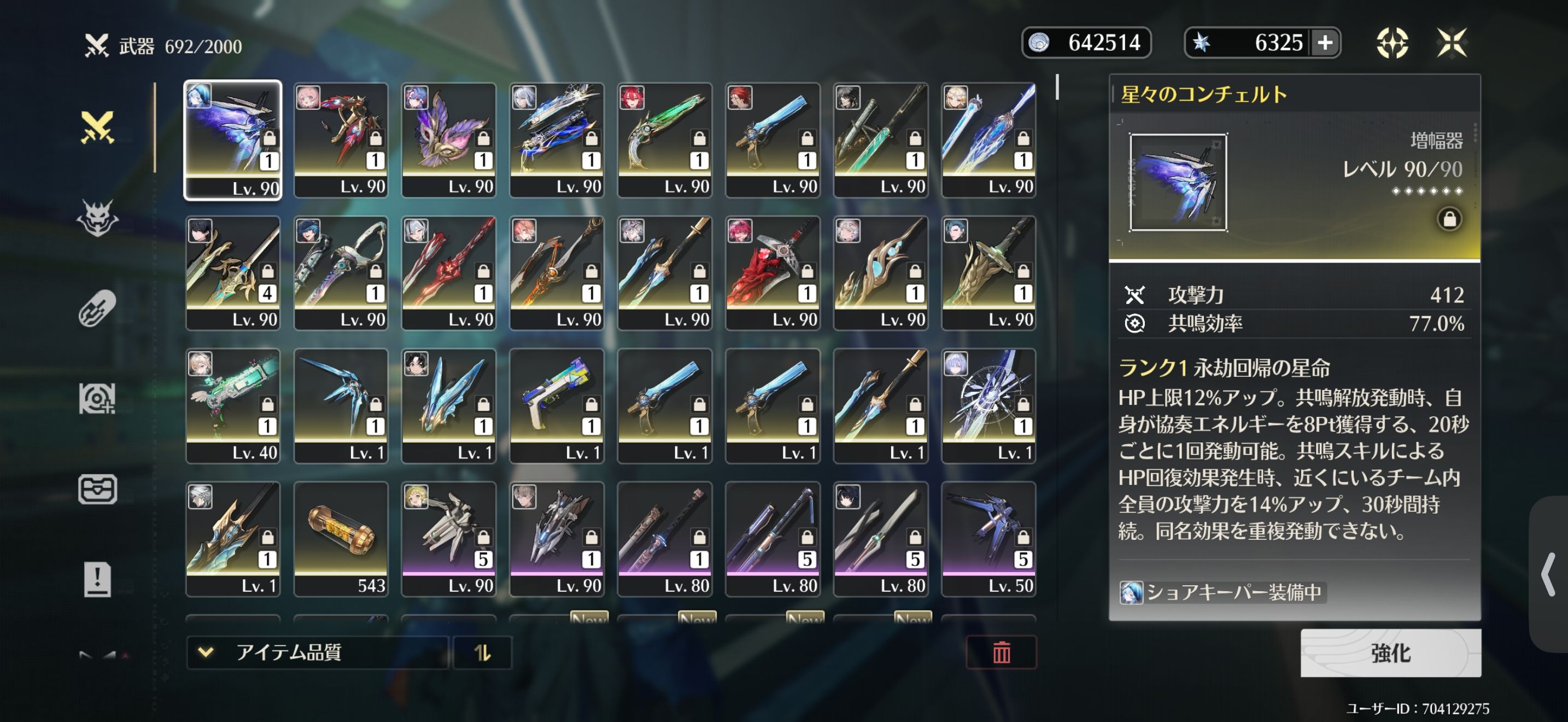Toggle the sort order arrows button

point(483,653)
